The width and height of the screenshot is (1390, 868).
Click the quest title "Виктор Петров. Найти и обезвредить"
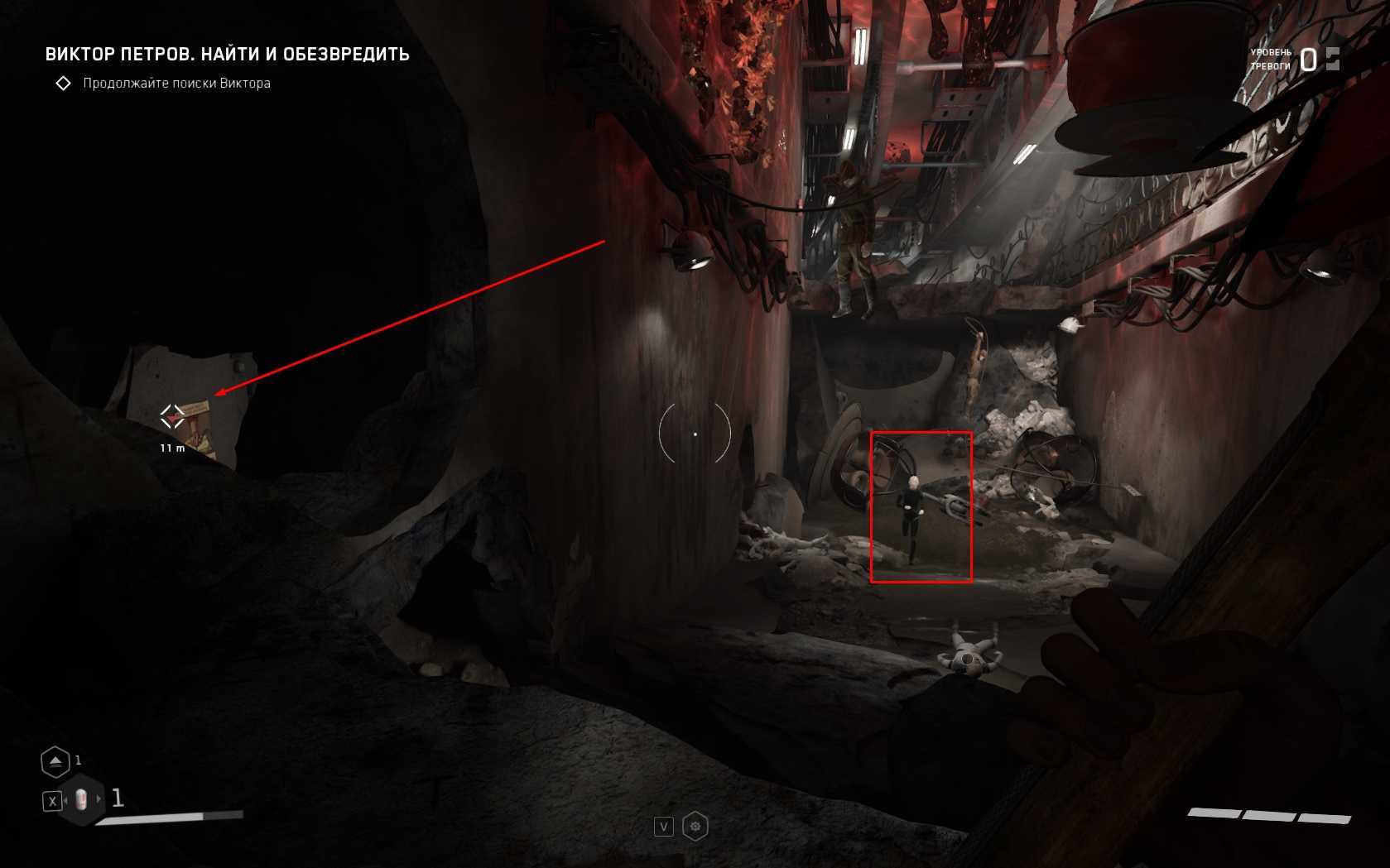(x=227, y=55)
